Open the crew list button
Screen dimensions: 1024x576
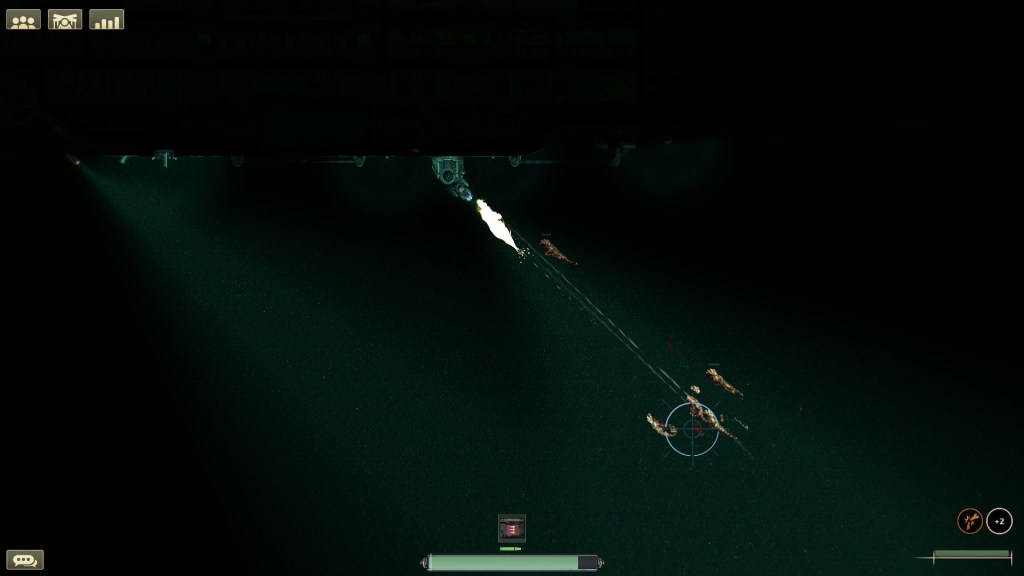click(x=23, y=19)
